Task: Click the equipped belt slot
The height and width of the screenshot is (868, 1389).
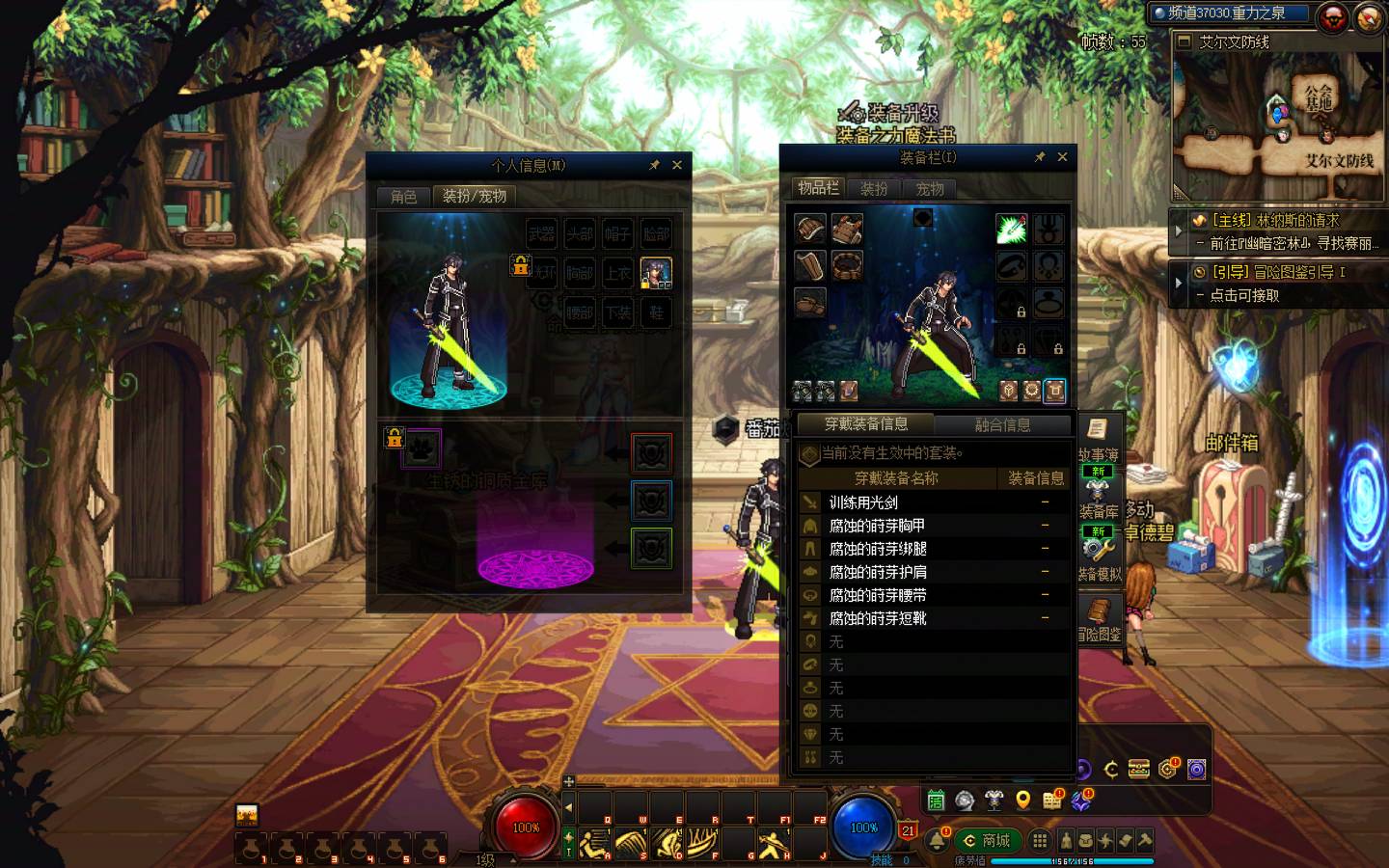Action: 847,265
